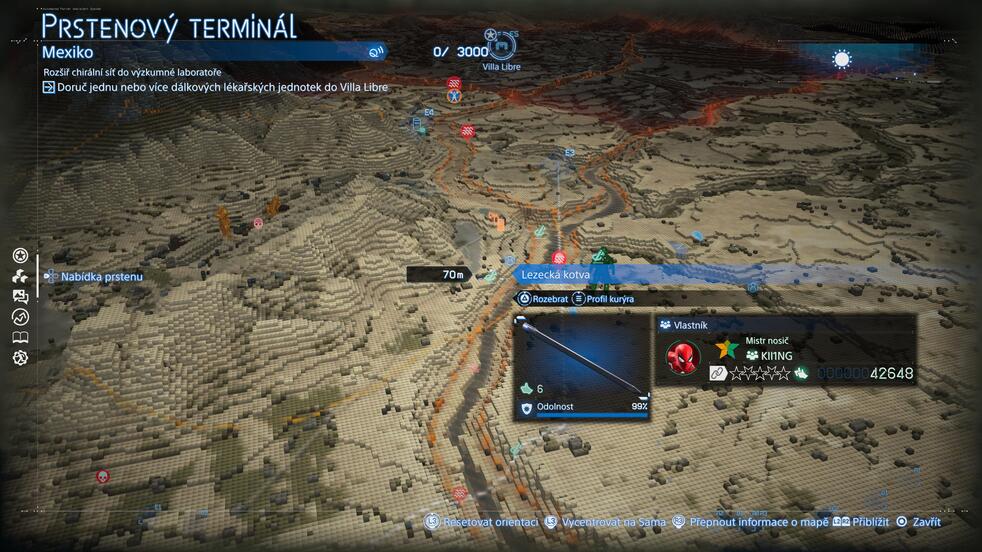Select the bottom triple-swirl sidebar icon
The height and width of the screenshot is (552, 982).
click(20, 358)
